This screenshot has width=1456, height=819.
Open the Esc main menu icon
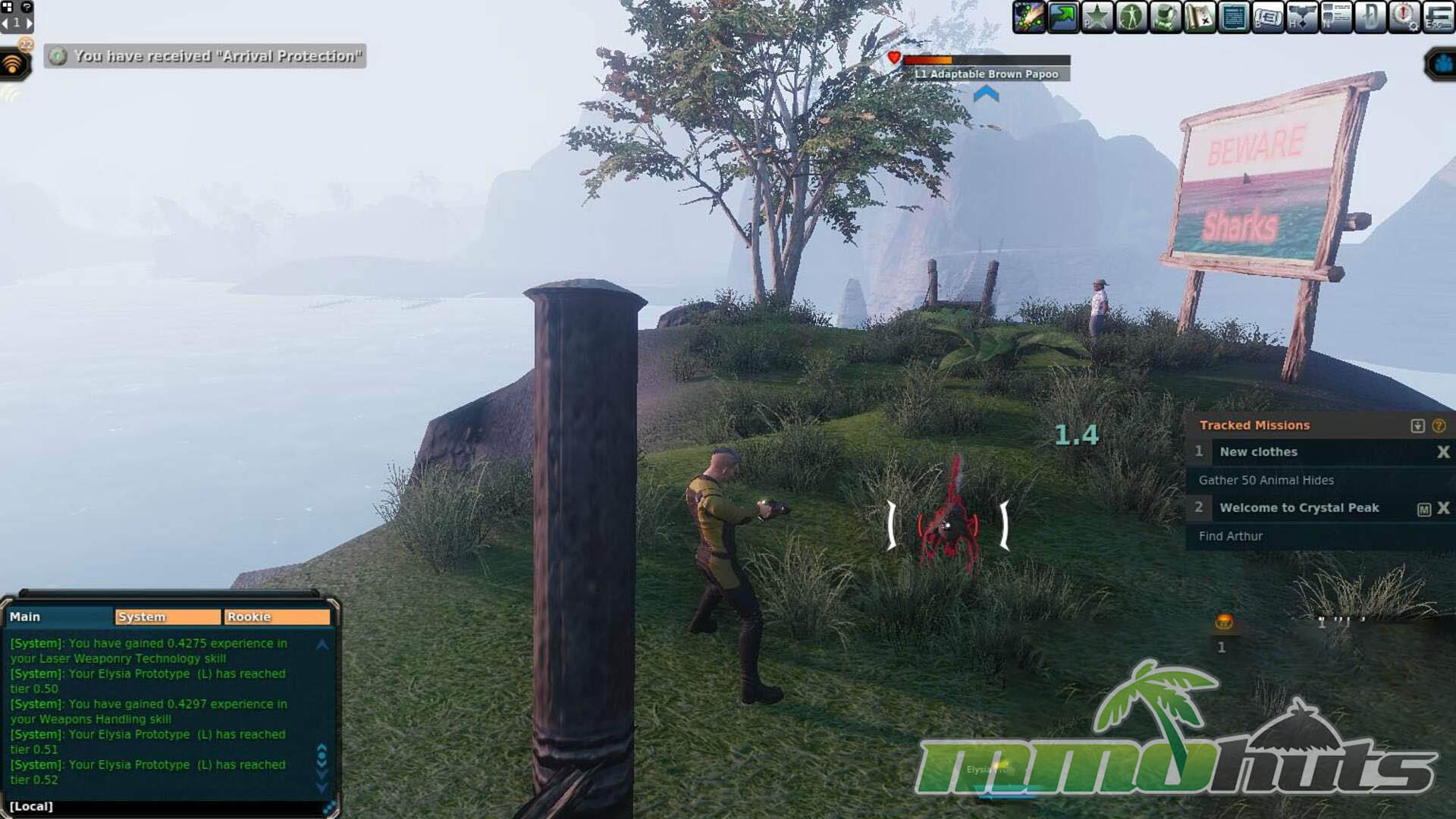pos(1439,17)
